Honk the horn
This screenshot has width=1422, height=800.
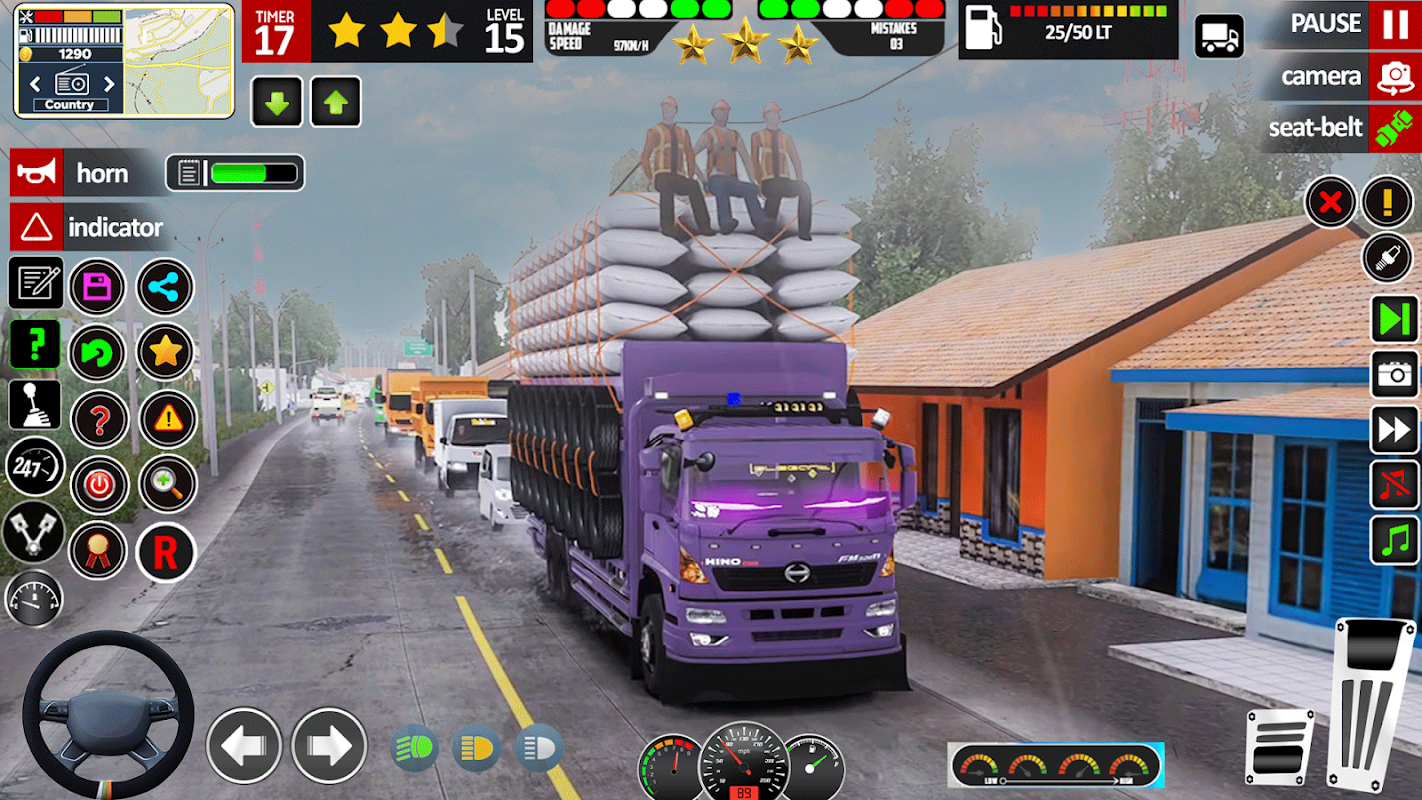coord(37,173)
